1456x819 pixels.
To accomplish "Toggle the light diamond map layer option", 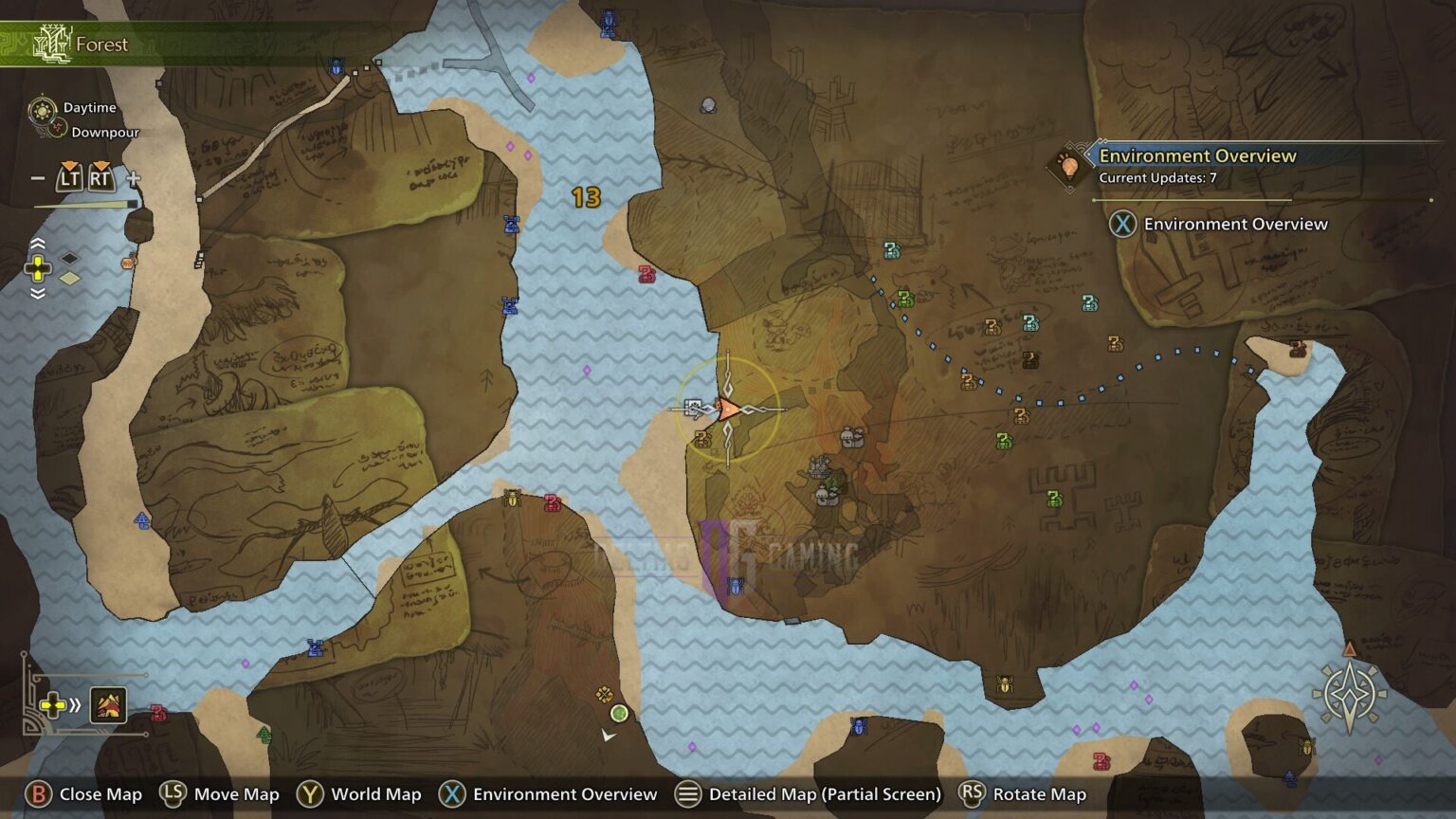I will (x=69, y=278).
